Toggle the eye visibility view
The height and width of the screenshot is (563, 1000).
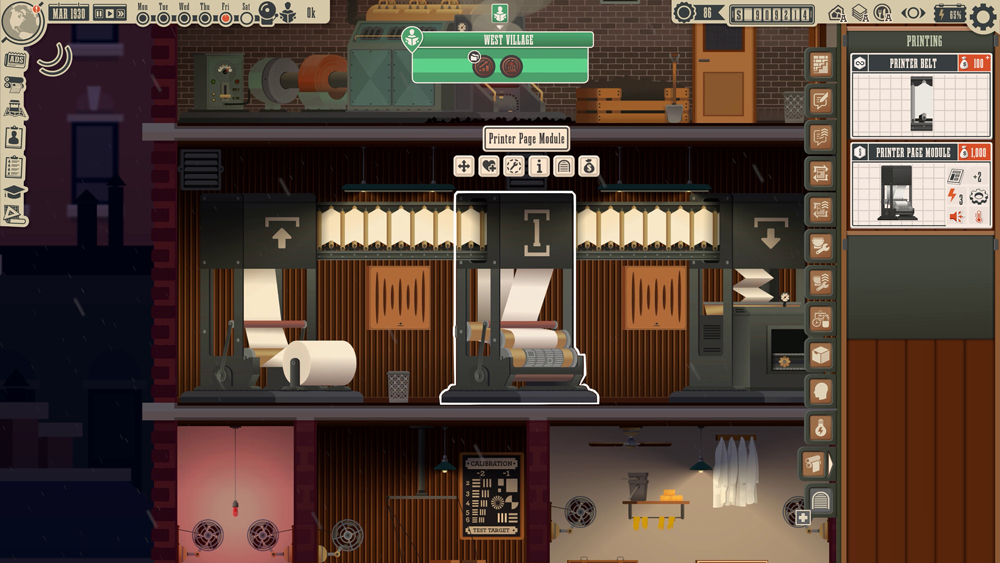click(x=914, y=14)
